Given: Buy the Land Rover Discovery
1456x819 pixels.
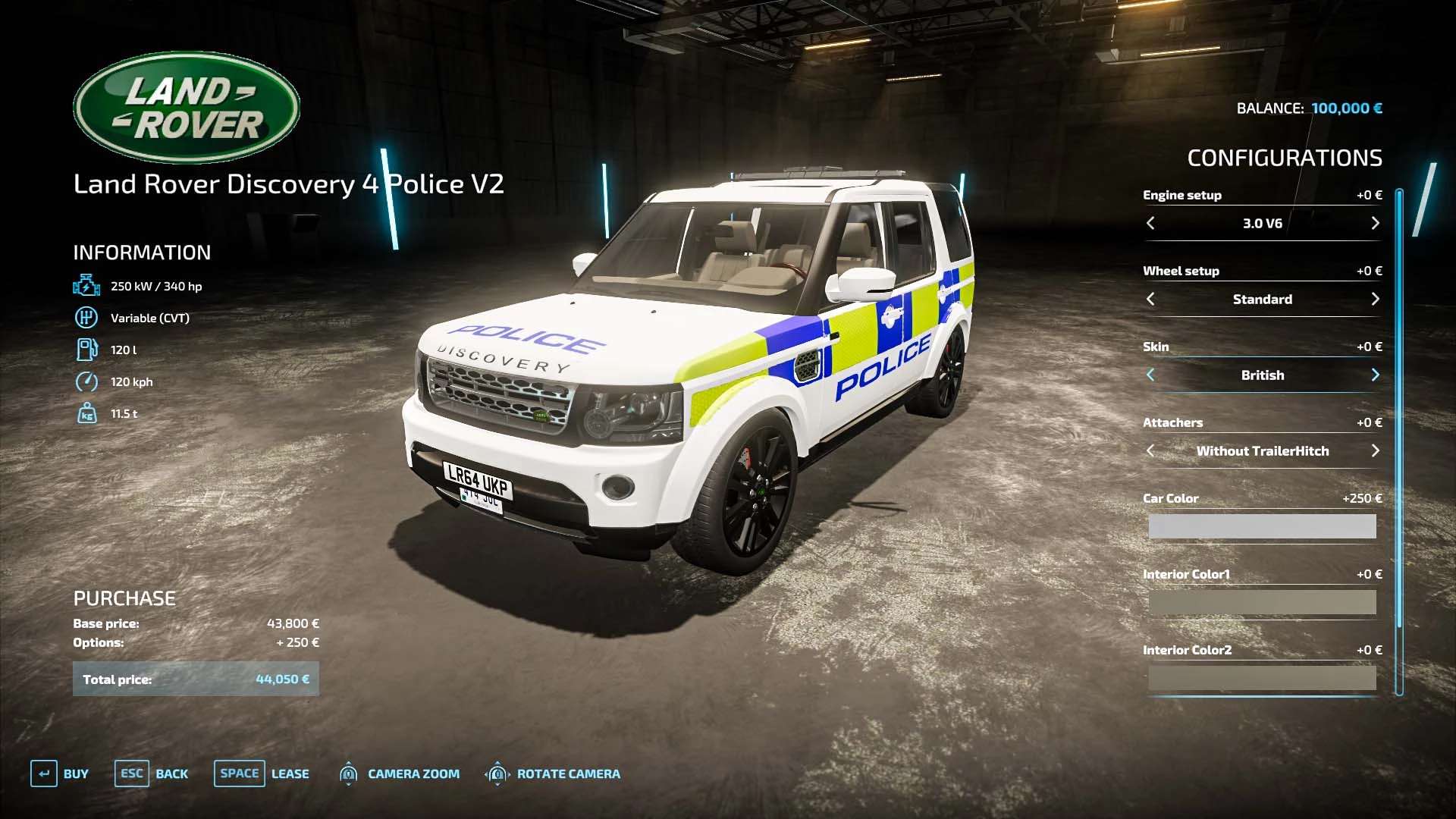Looking at the screenshot, I should [x=60, y=773].
